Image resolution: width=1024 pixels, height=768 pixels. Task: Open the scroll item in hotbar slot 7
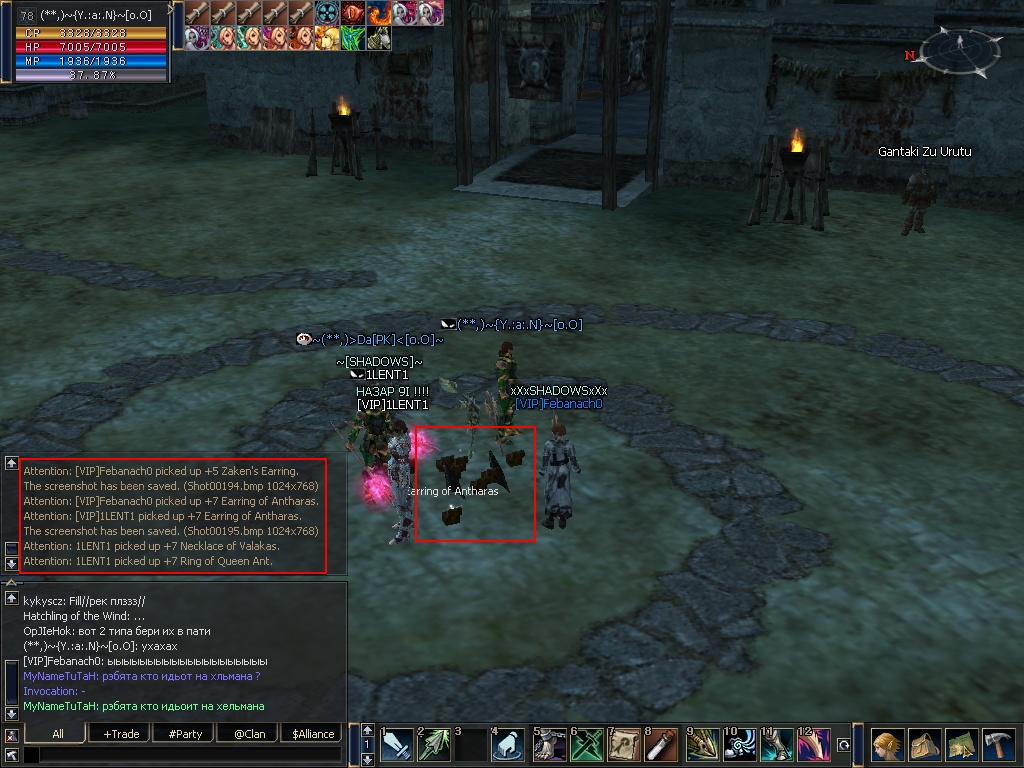[624, 745]
